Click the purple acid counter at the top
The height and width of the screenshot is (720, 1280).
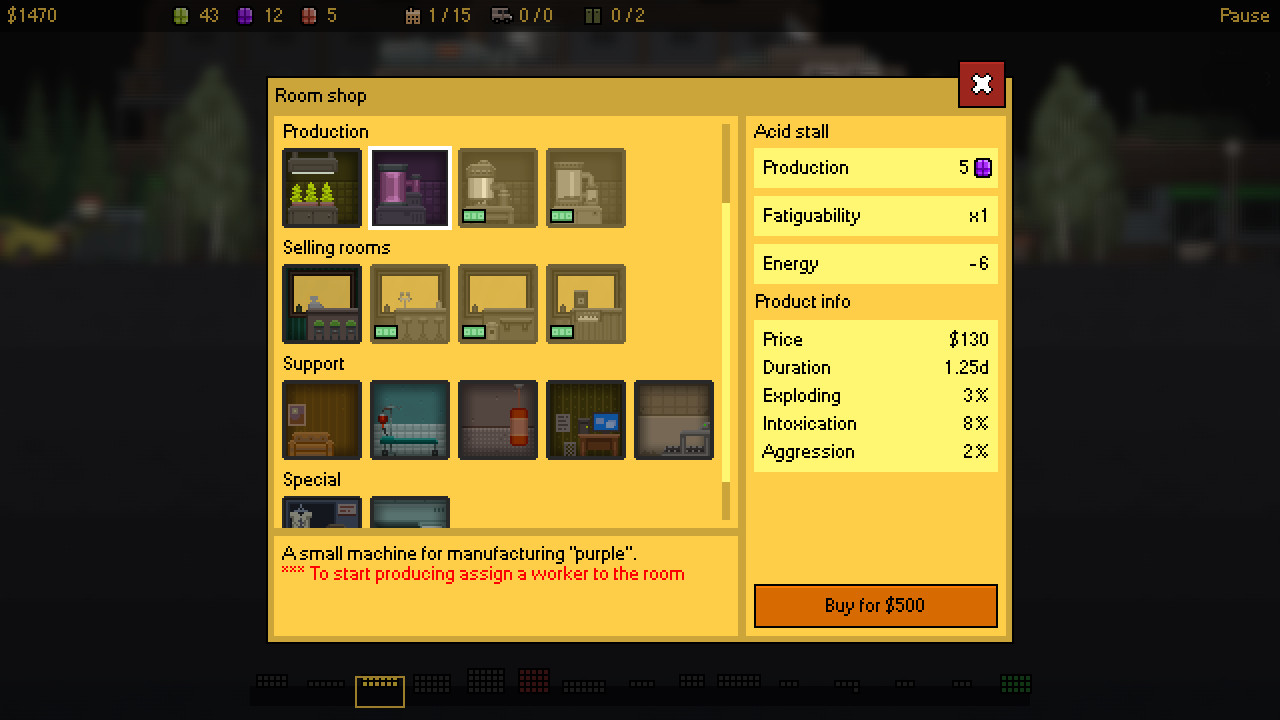(x=245, y=16)
